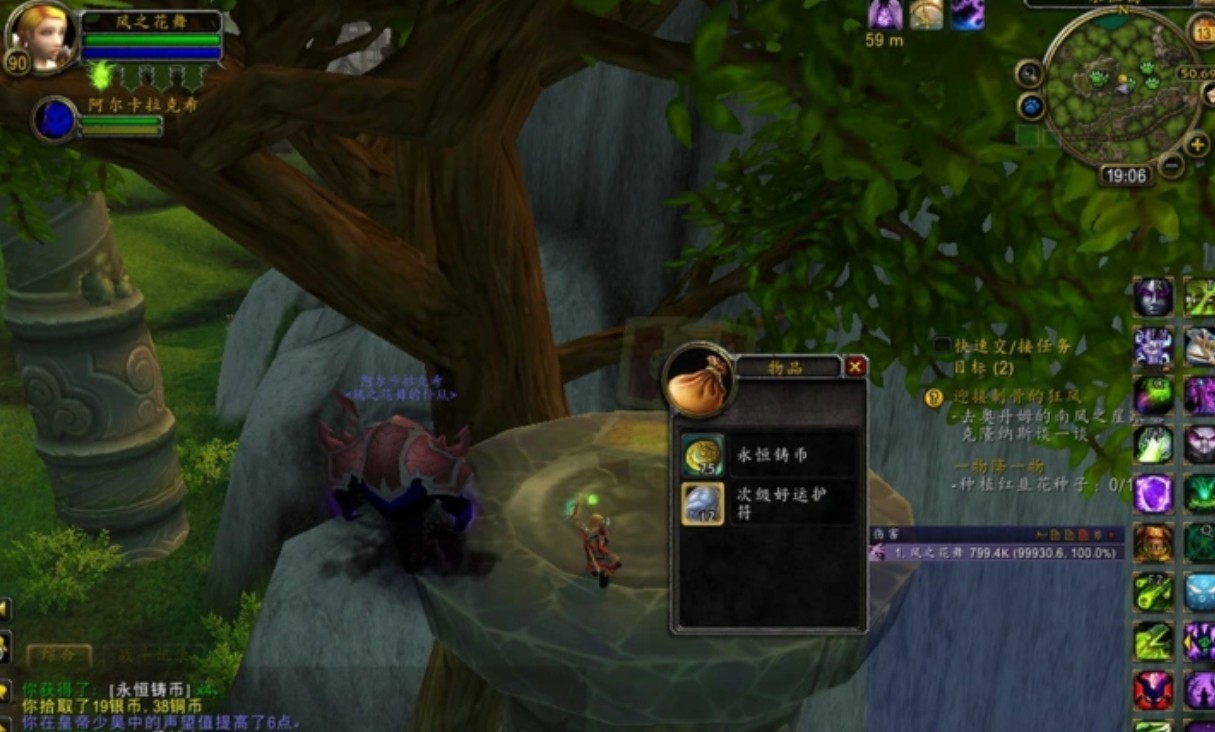Click the 永恒铸币 link in chat log

coord(152,690)
